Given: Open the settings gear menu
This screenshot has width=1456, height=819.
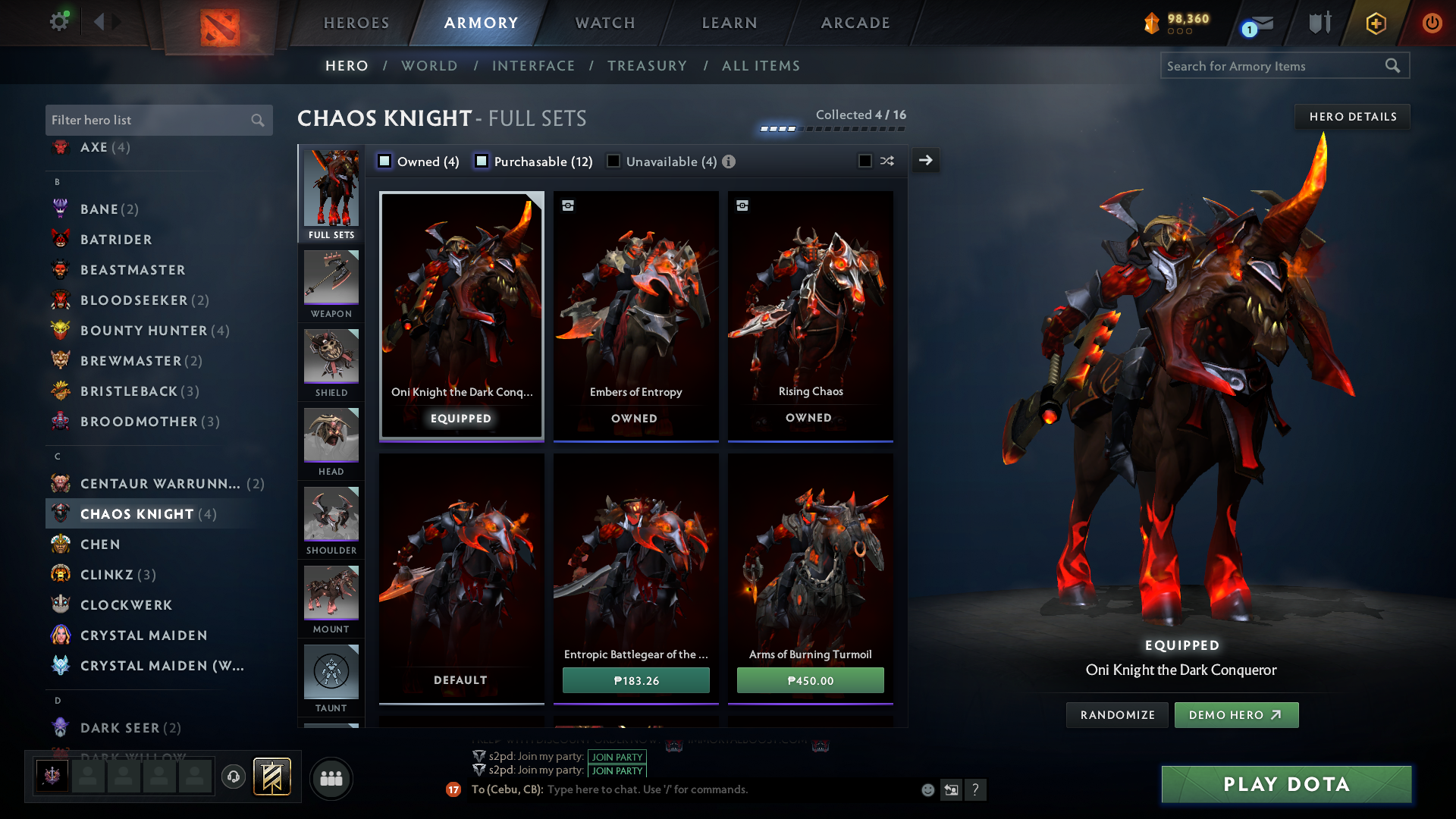Looking at the screenshot, I should point(58,21).
